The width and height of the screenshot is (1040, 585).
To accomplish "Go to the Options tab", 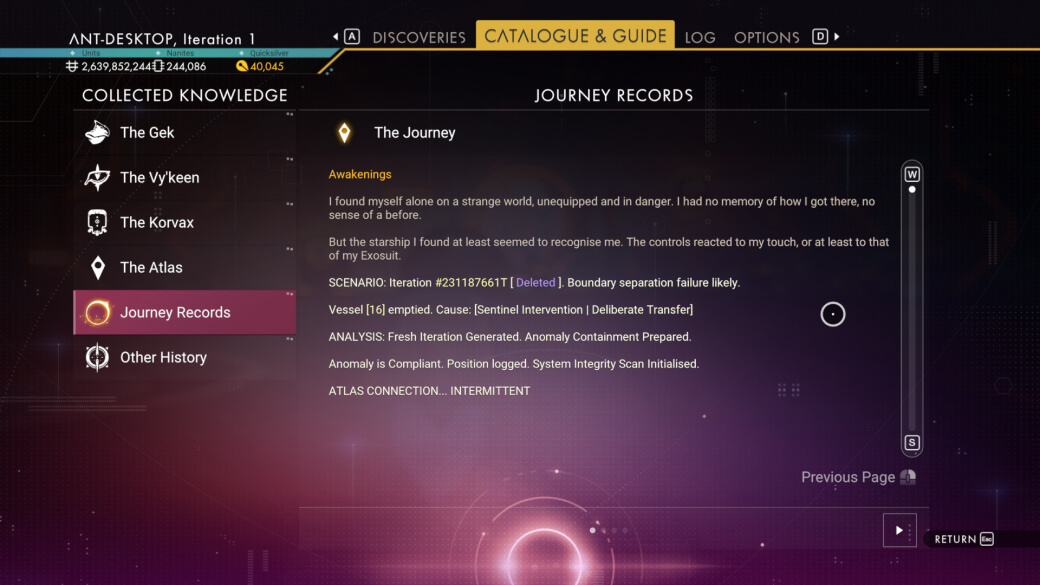I will [x=766, y=37].
